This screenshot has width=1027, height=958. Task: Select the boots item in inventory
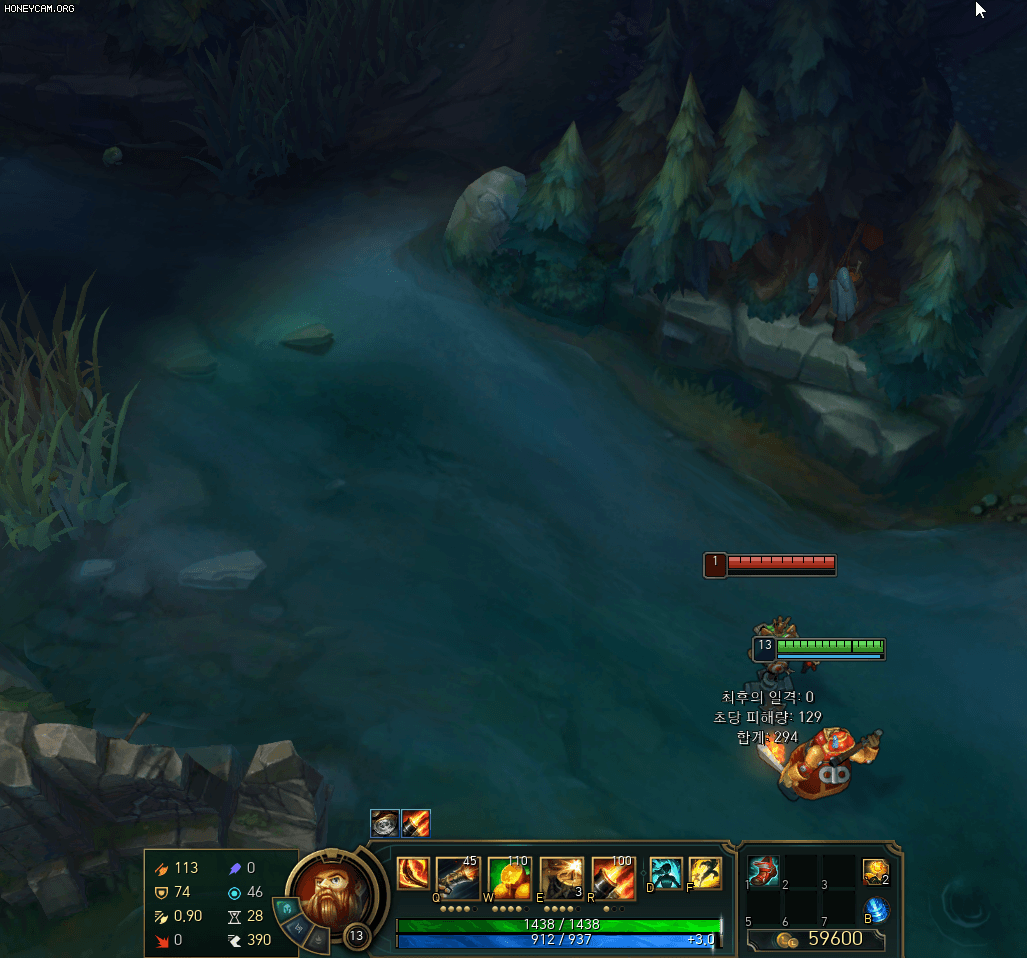[x=763, y=872]
